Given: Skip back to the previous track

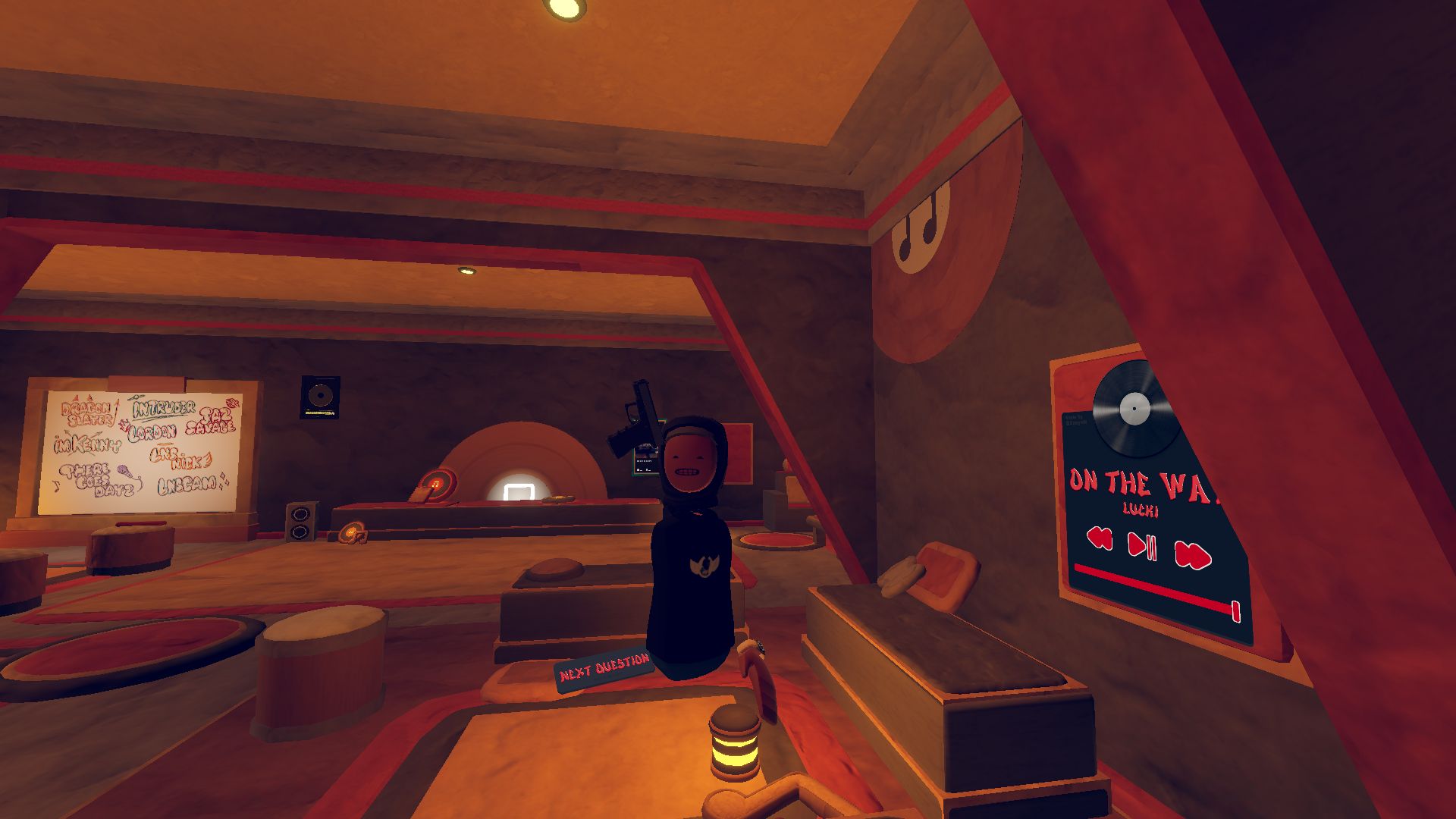Looking at the screenshot, I should [x=1099, y=538].
